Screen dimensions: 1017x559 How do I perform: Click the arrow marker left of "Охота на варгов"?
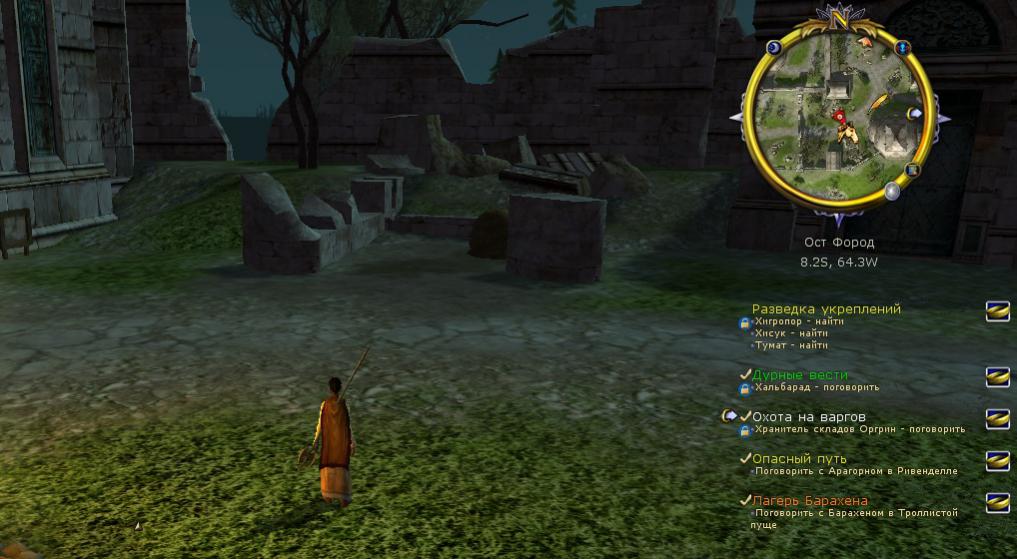coord(730,415)
